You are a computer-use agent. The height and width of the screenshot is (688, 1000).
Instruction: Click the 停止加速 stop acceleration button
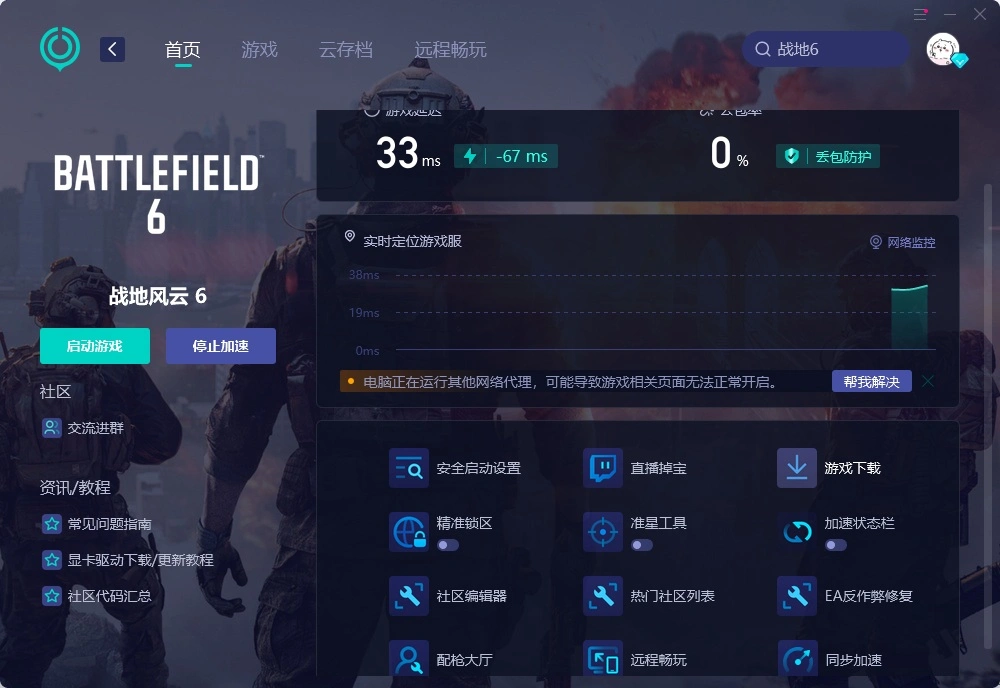coord(220,346)
